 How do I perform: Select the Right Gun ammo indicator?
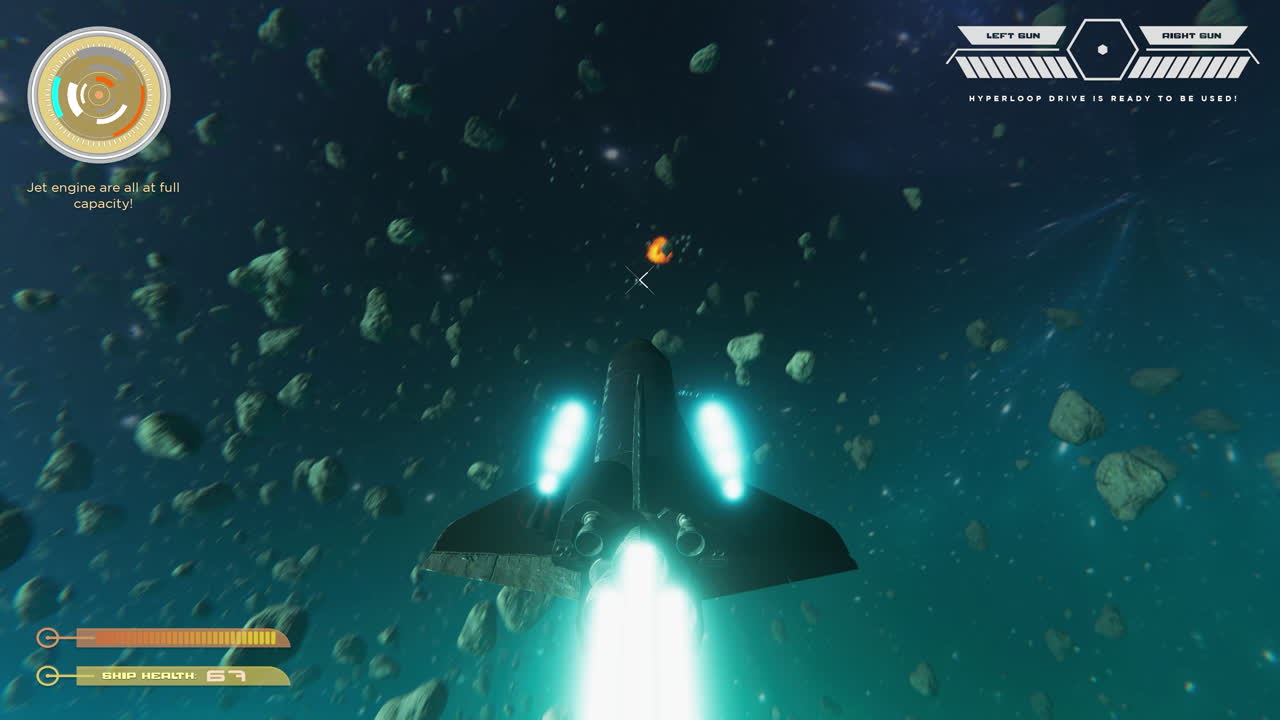pos(1192,67)
